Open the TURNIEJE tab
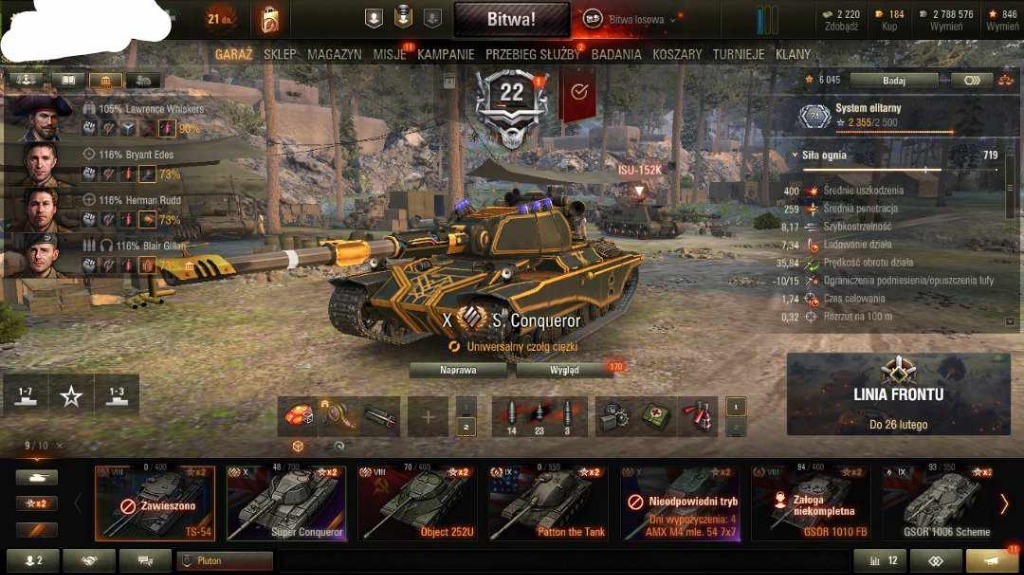The height and width of the screenshot is (575, 1024). click(739, 54)
